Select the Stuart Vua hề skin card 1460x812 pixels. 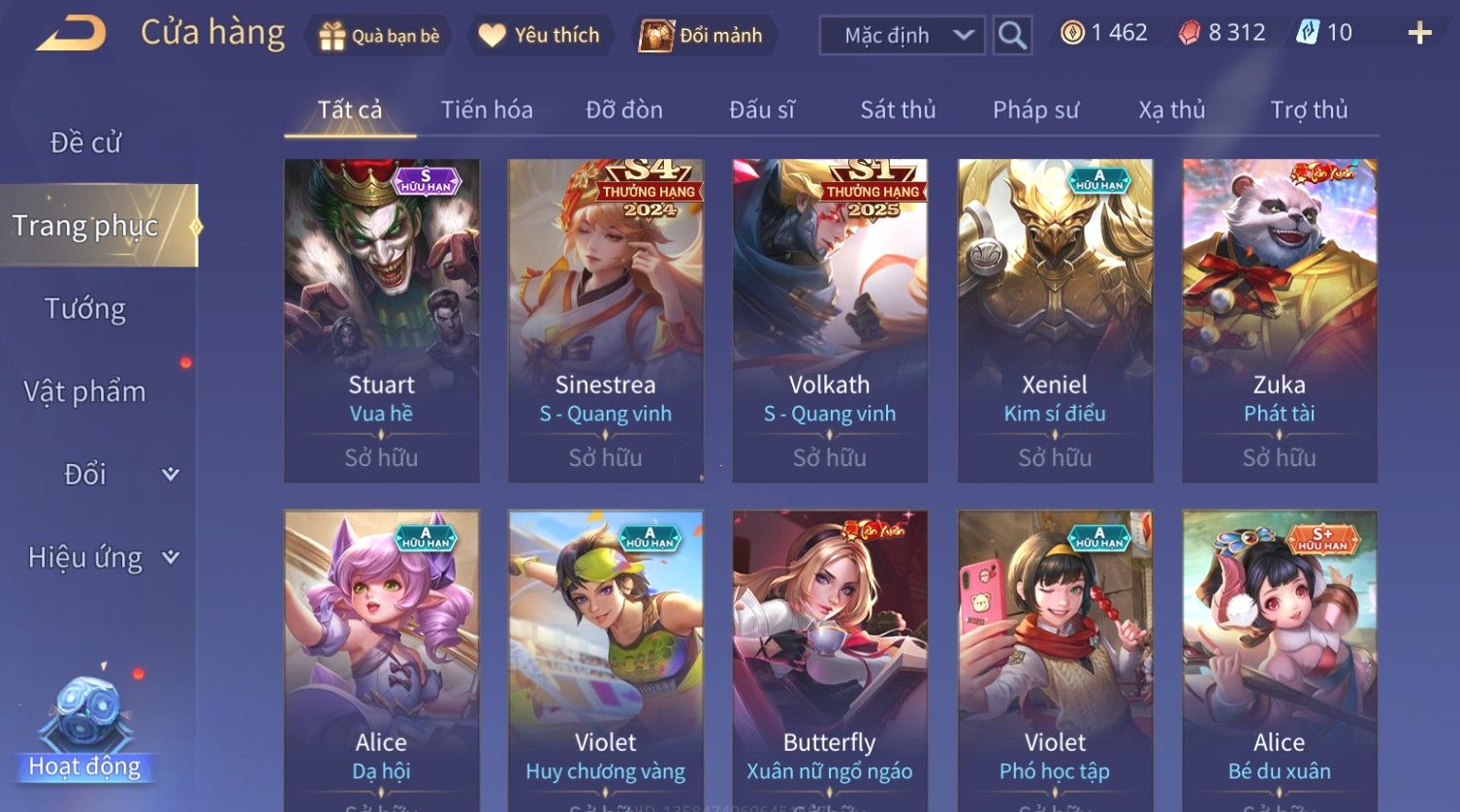pyautogui.click(x=381, y=321)
